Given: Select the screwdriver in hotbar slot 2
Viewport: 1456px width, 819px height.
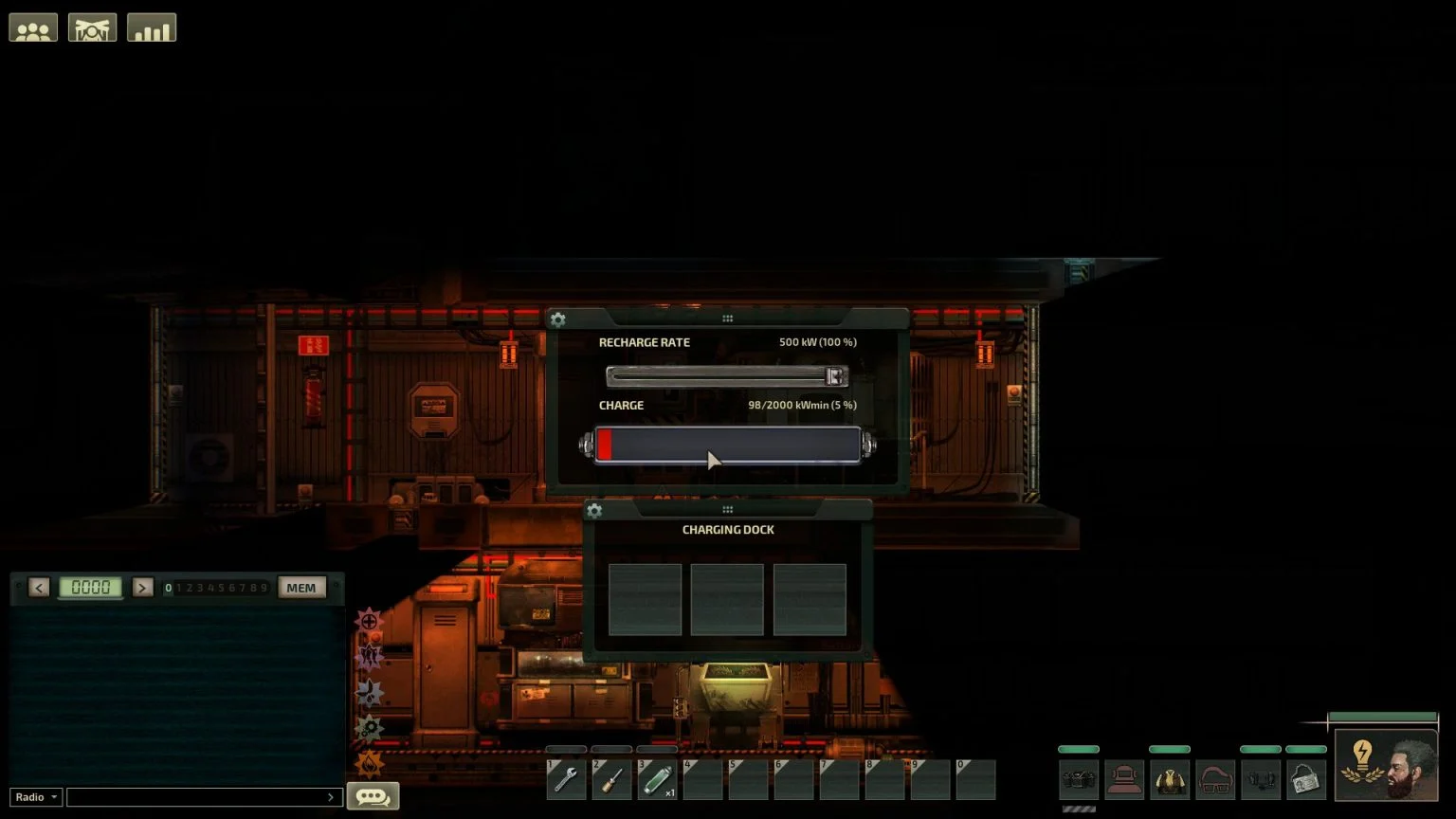Looking at the screenshot, I should click(x=611, y=779).
